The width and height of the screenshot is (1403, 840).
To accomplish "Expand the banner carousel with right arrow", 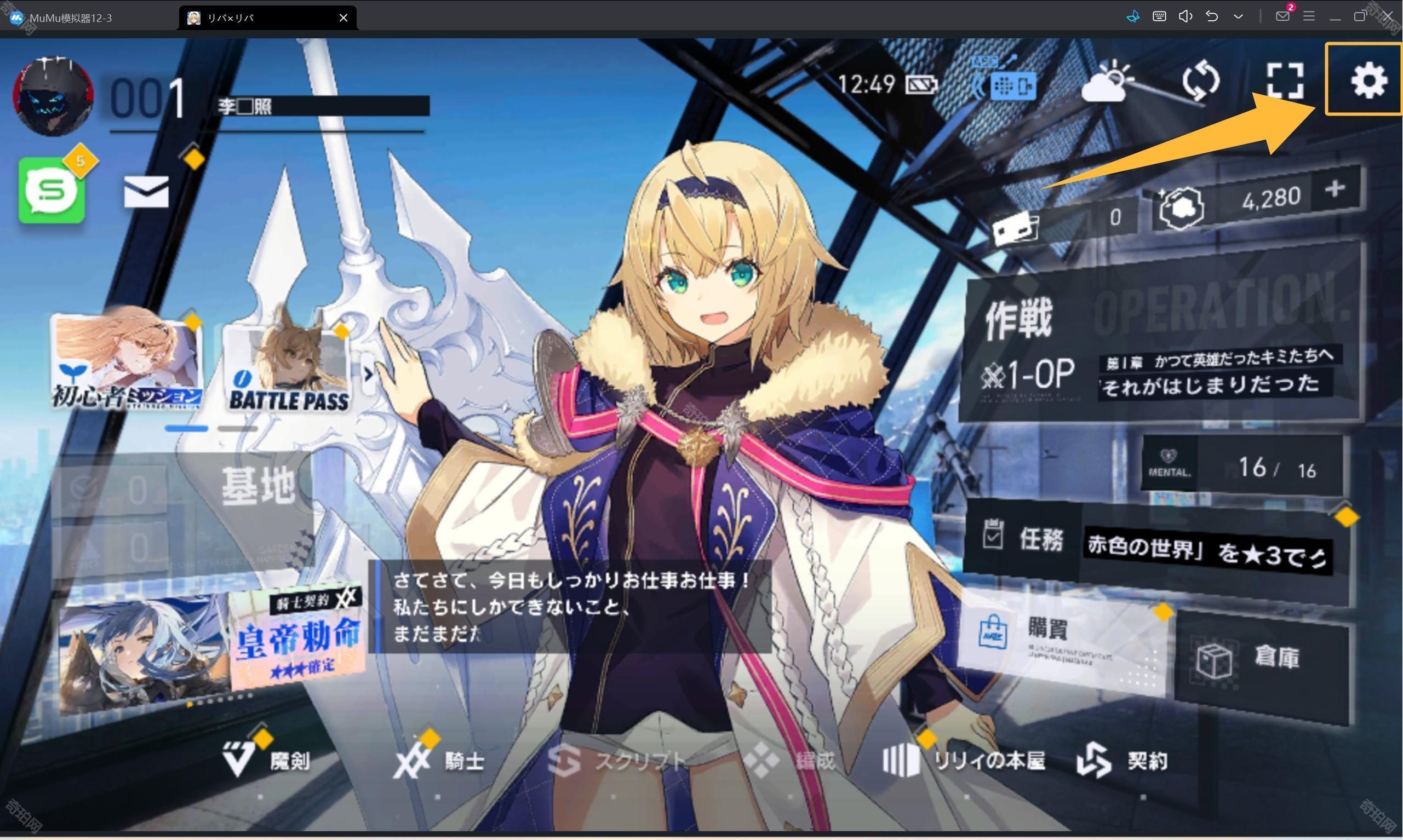I will click(x=371, y=373).
